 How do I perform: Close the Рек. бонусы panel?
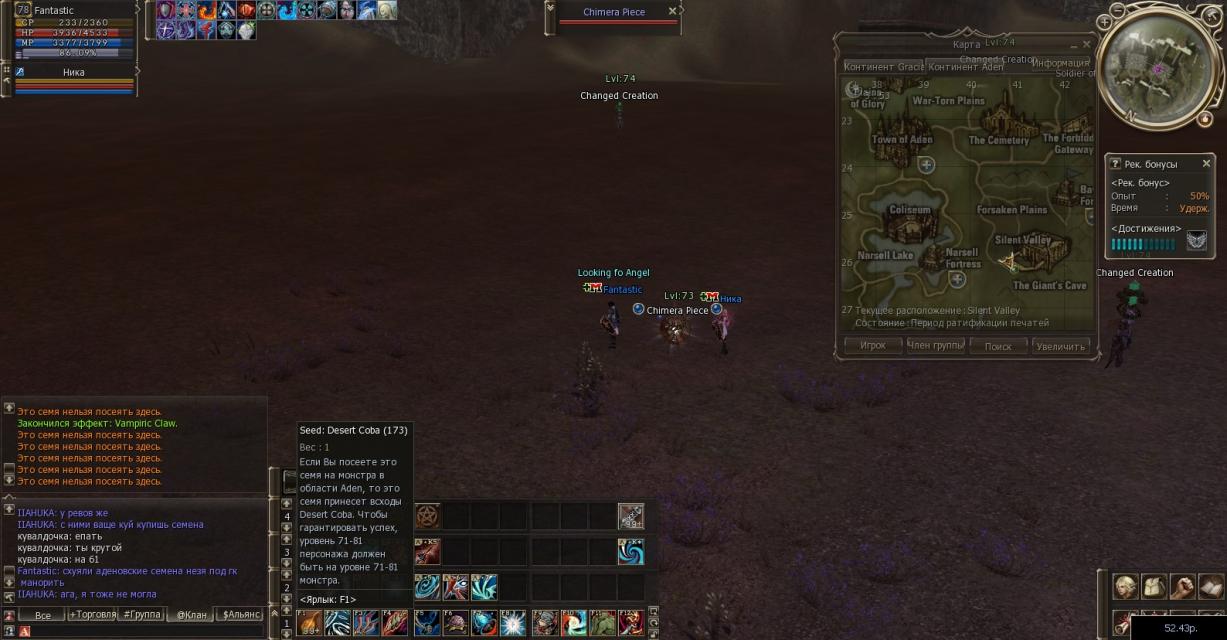pos(1206,163)
